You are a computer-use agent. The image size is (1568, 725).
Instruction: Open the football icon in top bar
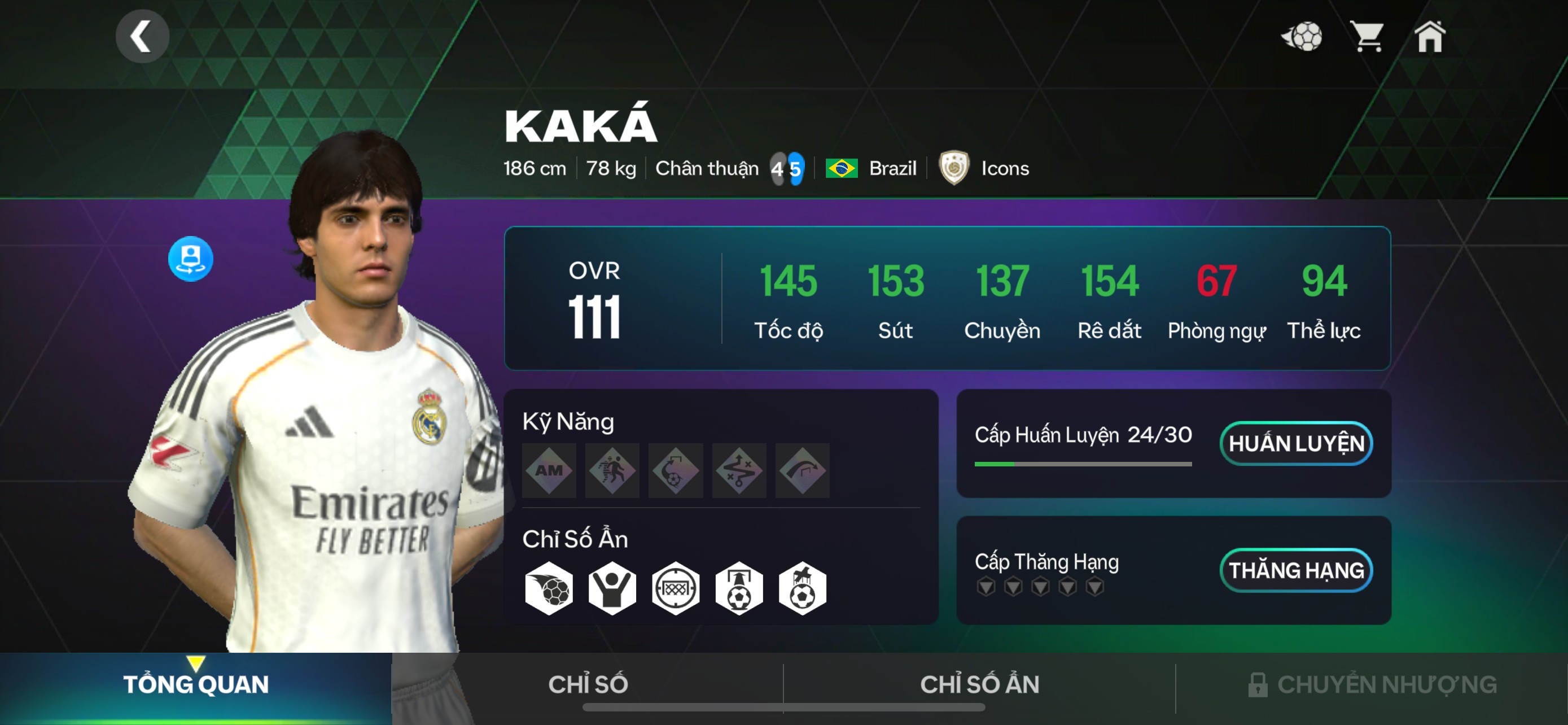[1302, 37]
